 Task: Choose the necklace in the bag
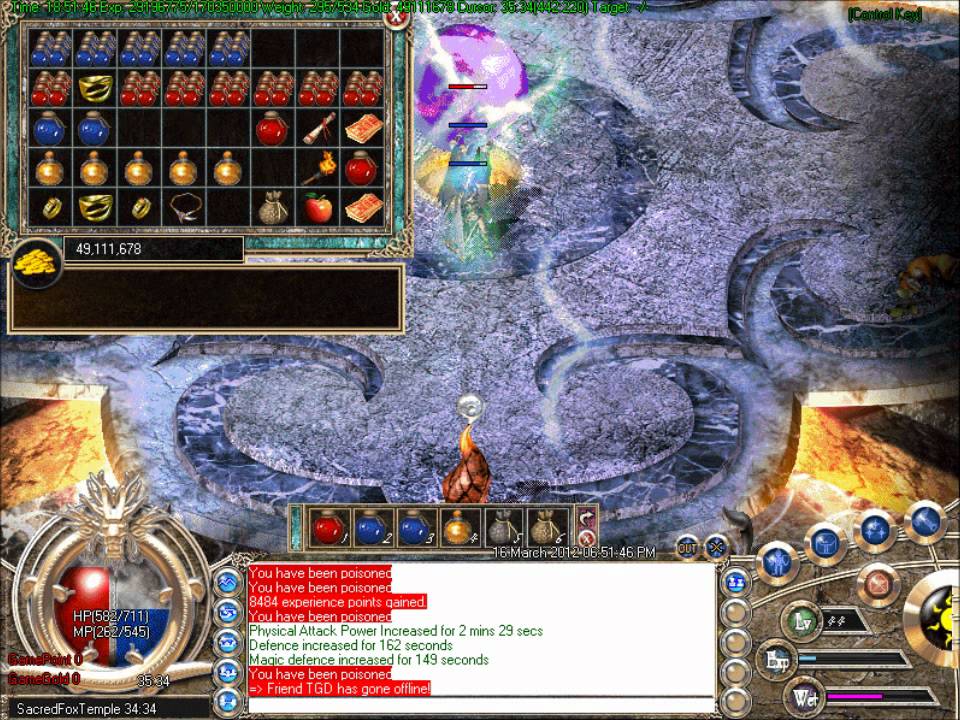[183, 208]
